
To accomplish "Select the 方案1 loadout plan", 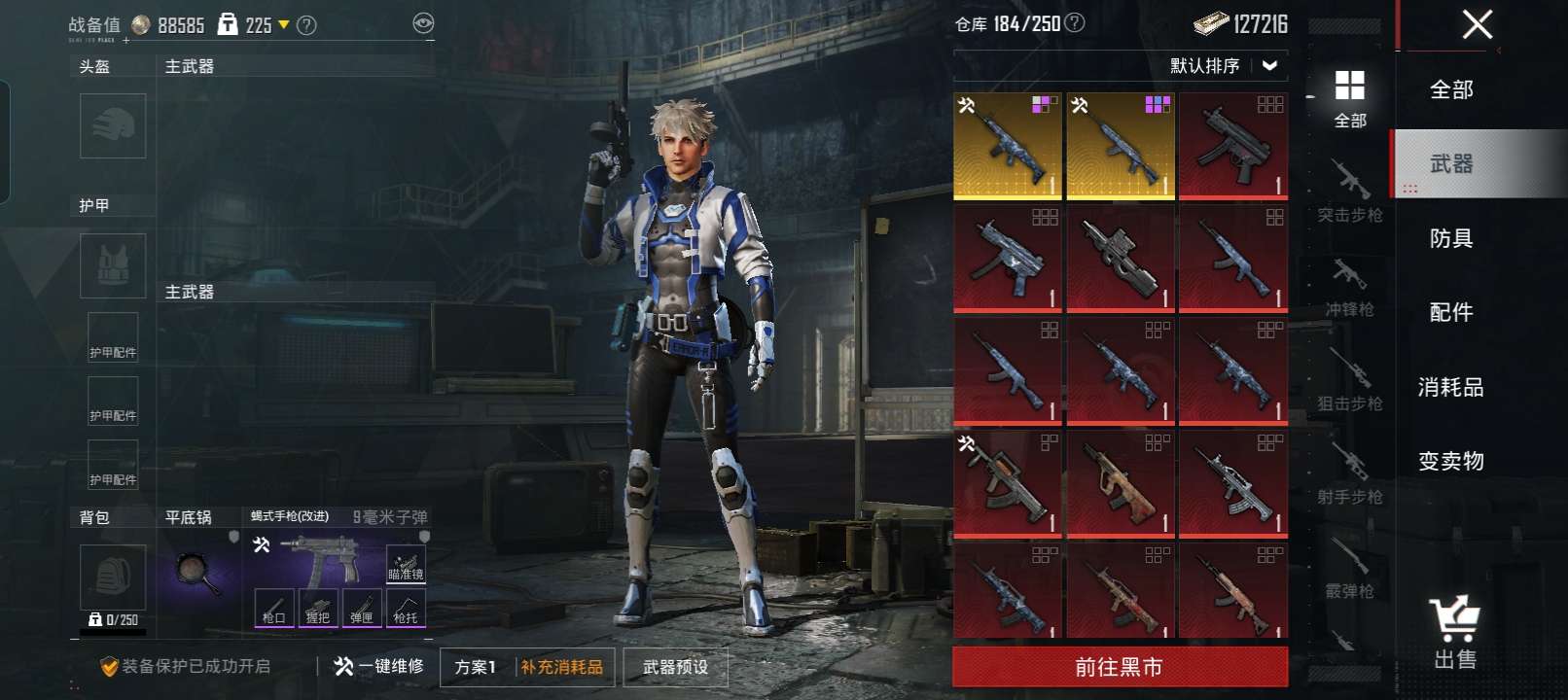I will (x=476, y=668).
